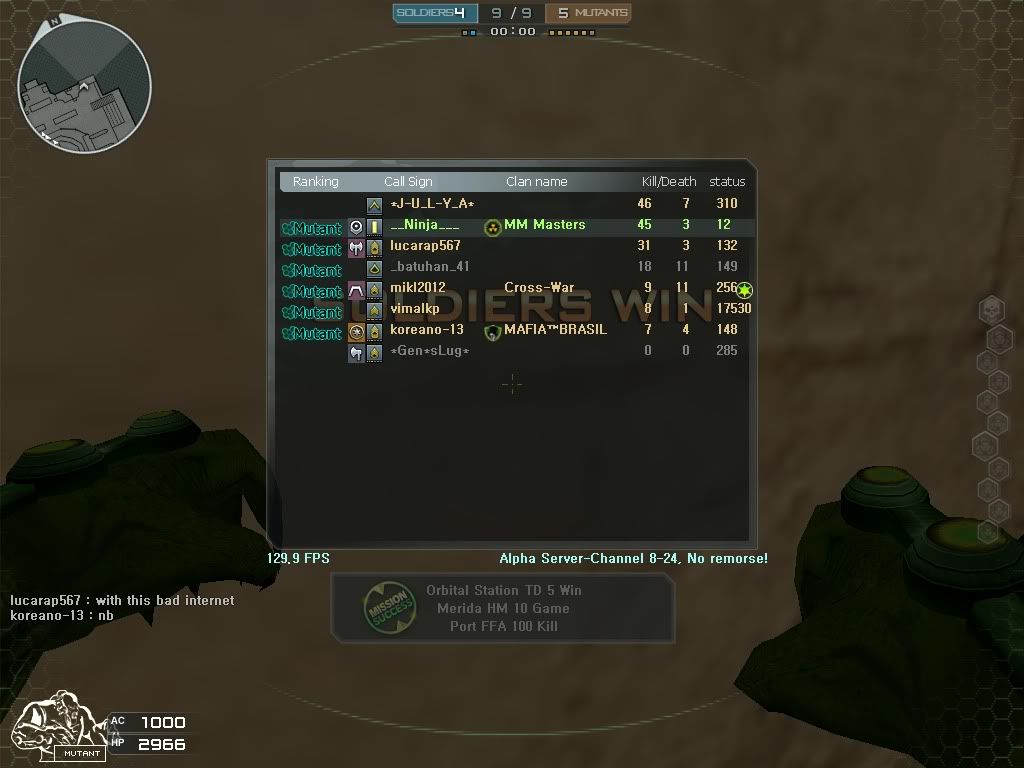Select the _batuhan_41 scoreboard row
Screen dimensions: 1024x768
tap(429, 267)
